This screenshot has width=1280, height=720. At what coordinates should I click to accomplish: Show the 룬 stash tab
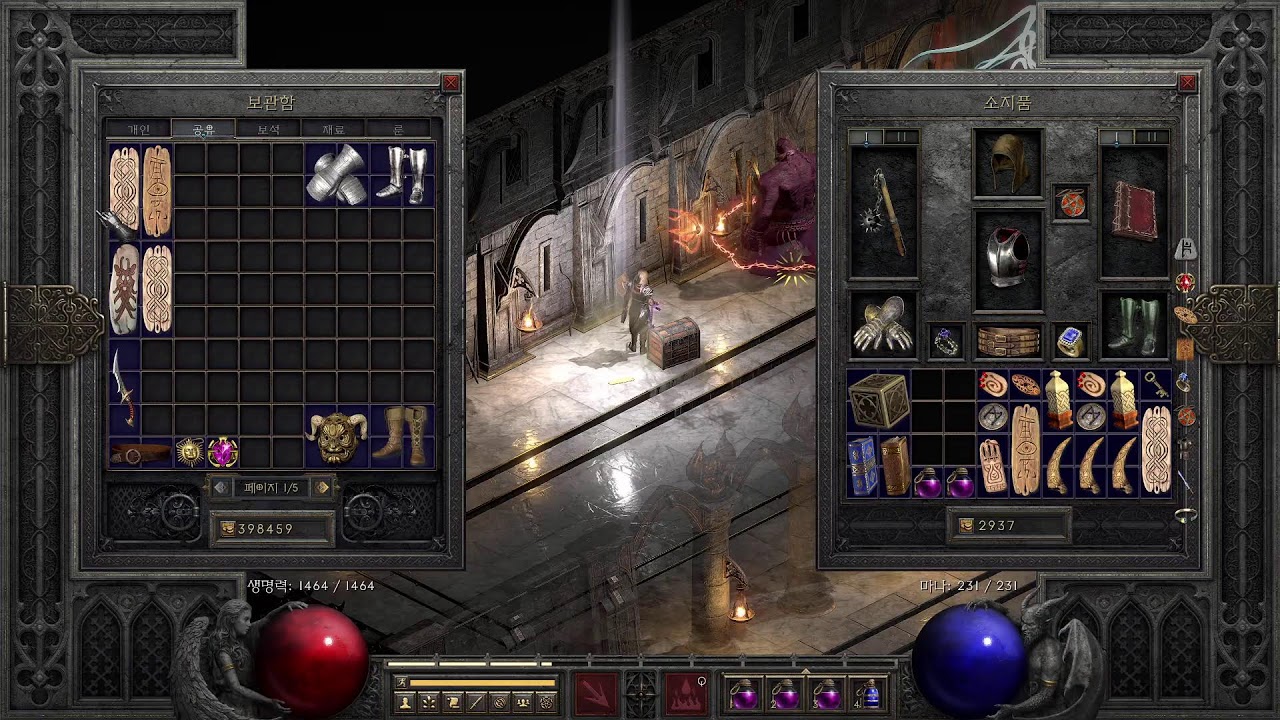(x=398, y=129)
